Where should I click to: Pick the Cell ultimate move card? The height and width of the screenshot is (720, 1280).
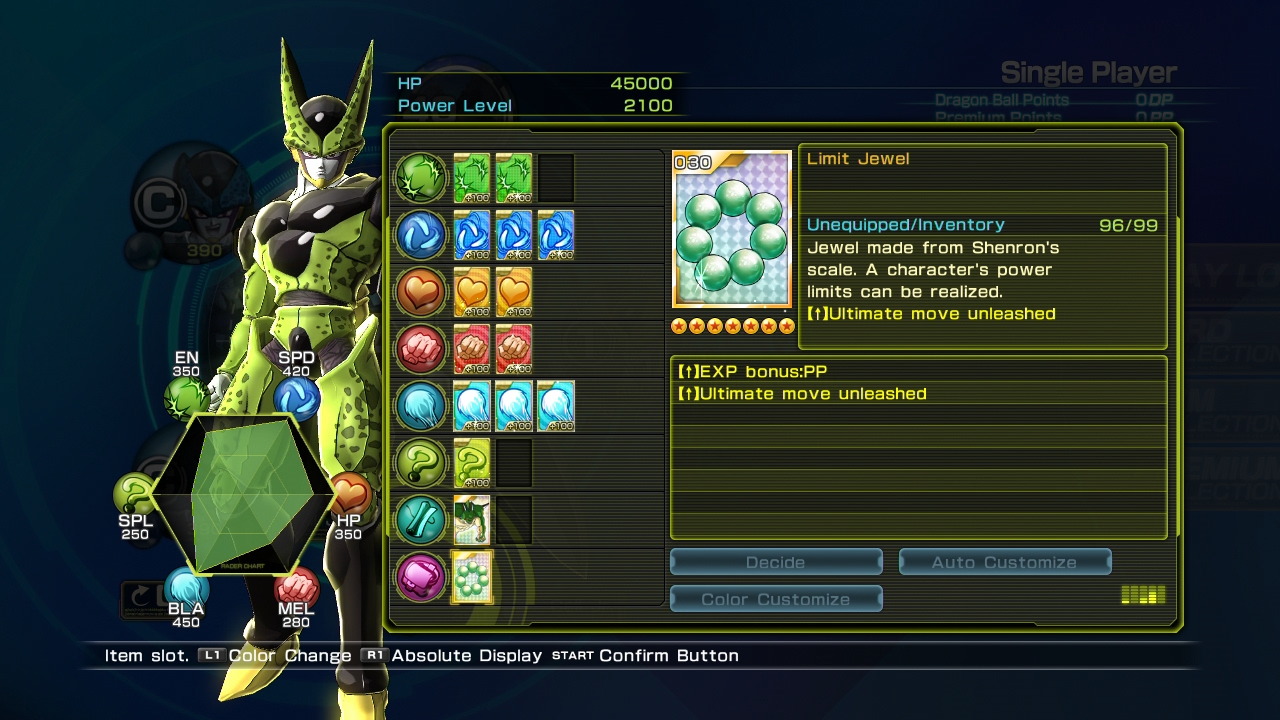pos(472,520)
